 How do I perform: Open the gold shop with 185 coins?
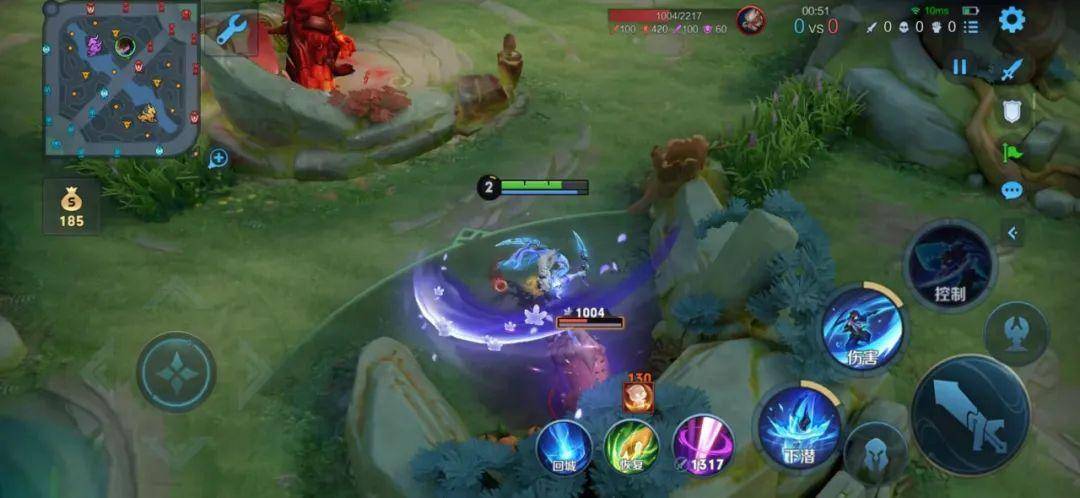[x=71, y=205]
